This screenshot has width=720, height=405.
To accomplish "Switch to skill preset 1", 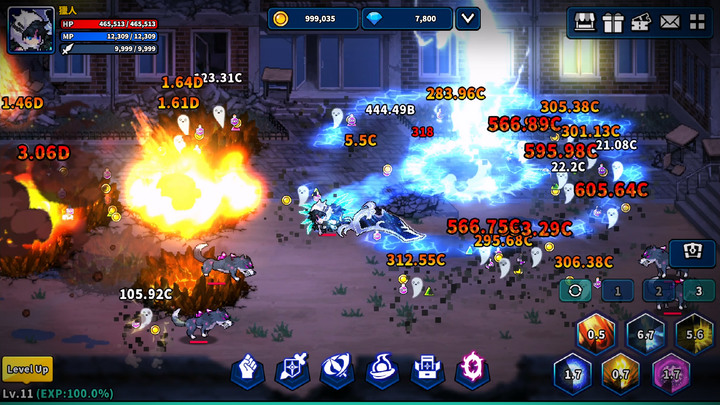I will pyautogui.click(x=617, y=291).
